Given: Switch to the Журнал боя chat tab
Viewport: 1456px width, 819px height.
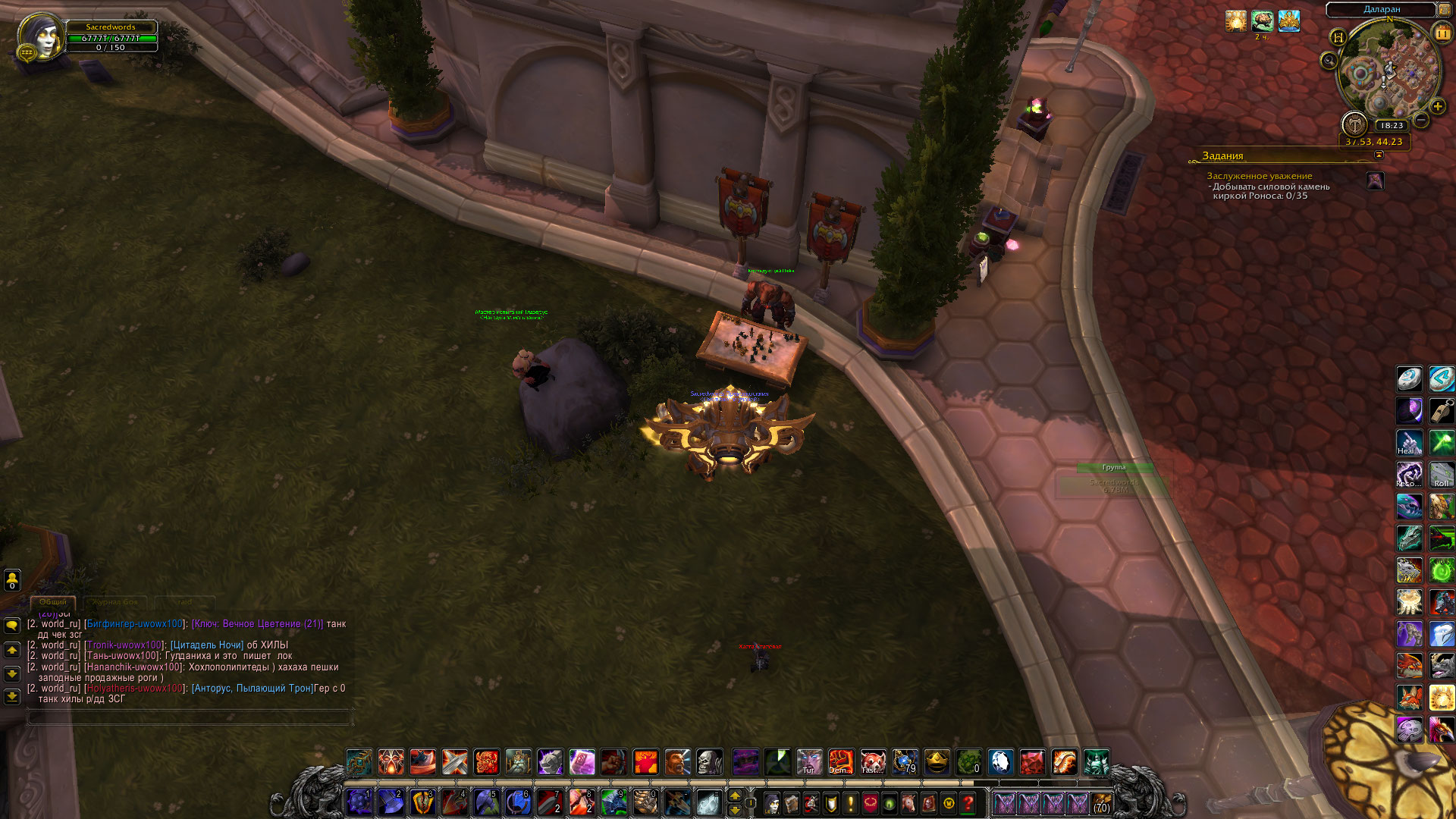Looking at the screenshot, I should 115,602.
